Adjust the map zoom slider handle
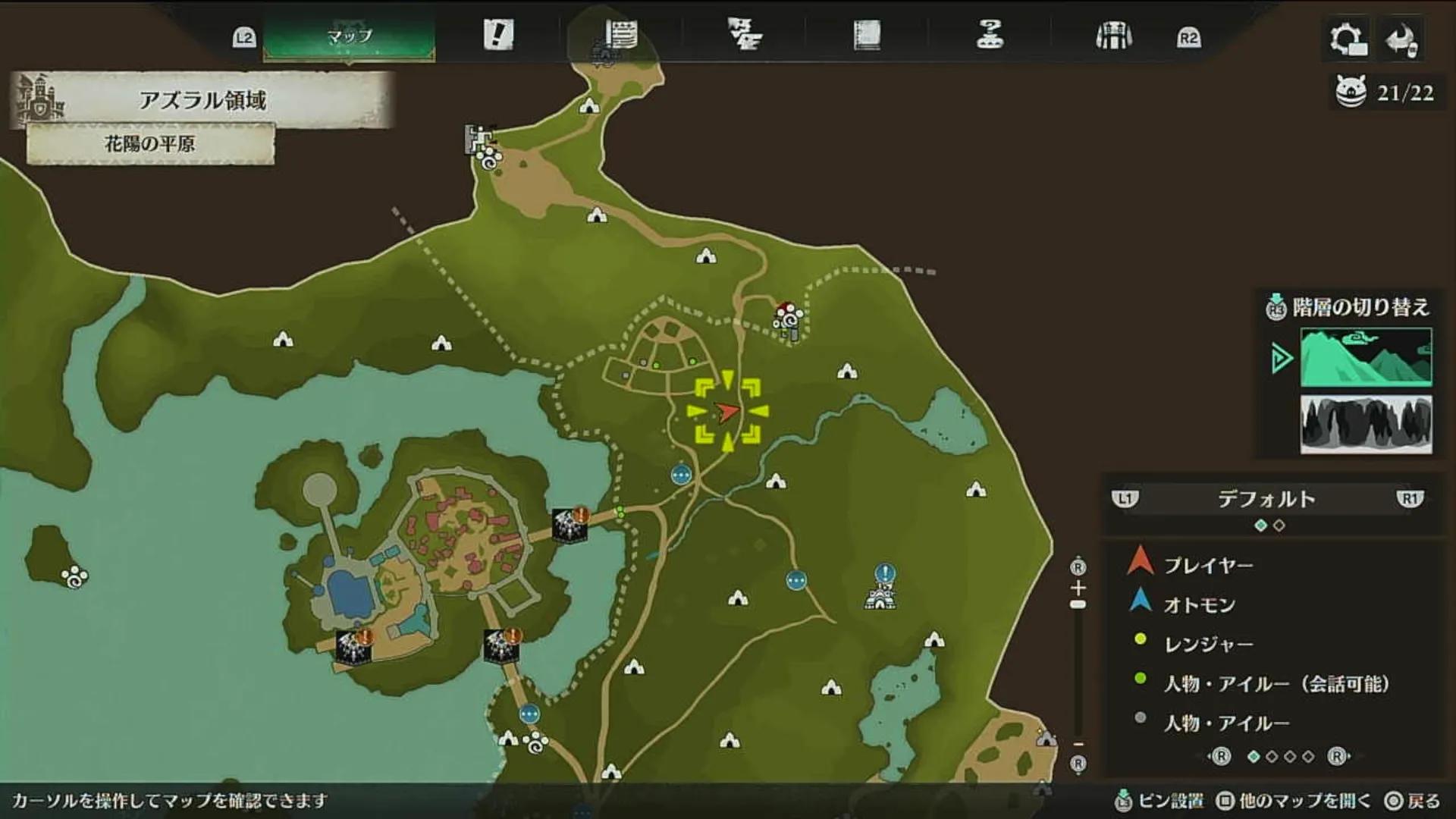 [1078, 604]
